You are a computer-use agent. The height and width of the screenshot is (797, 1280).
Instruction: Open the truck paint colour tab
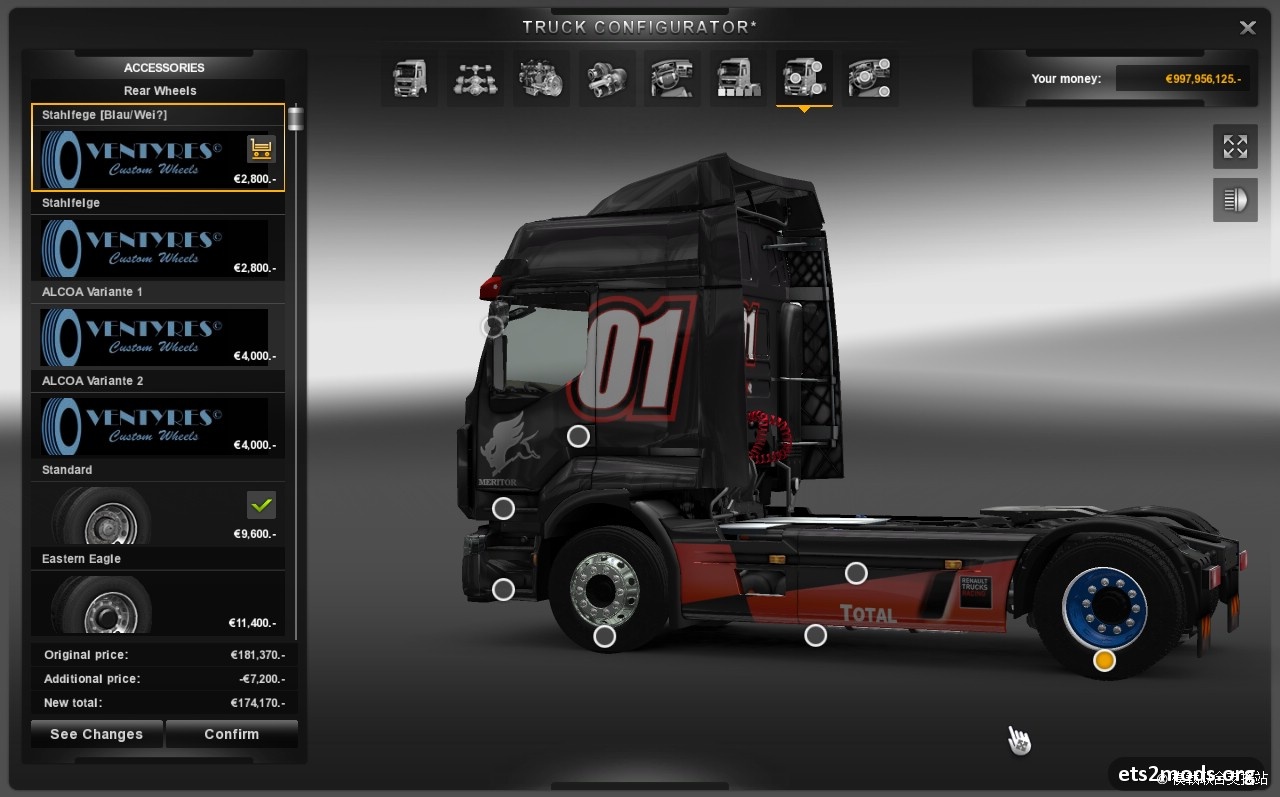pyautogui.click(x=738, y=78)
